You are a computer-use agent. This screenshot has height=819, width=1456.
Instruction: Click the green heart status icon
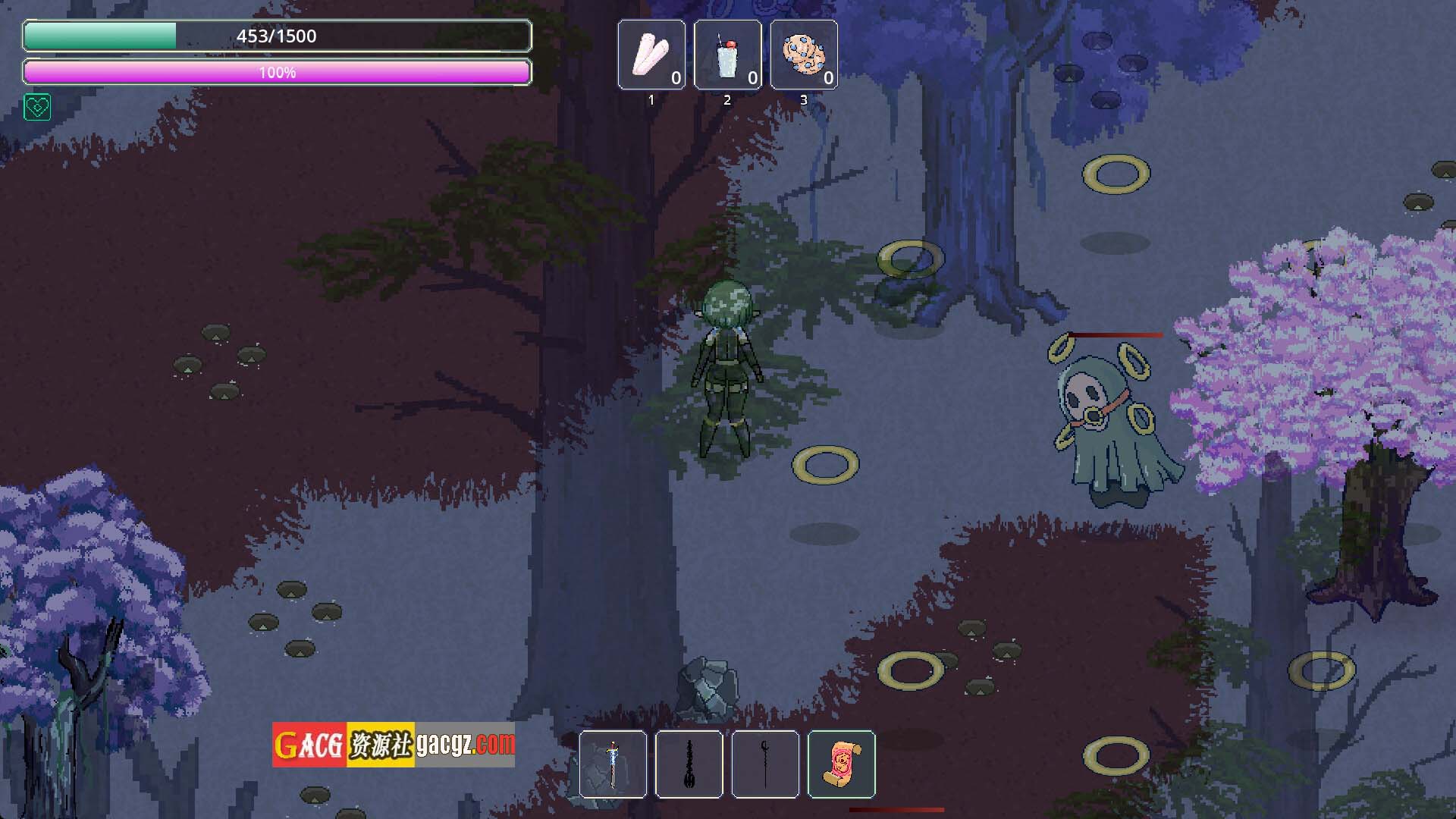coord(37,108)
